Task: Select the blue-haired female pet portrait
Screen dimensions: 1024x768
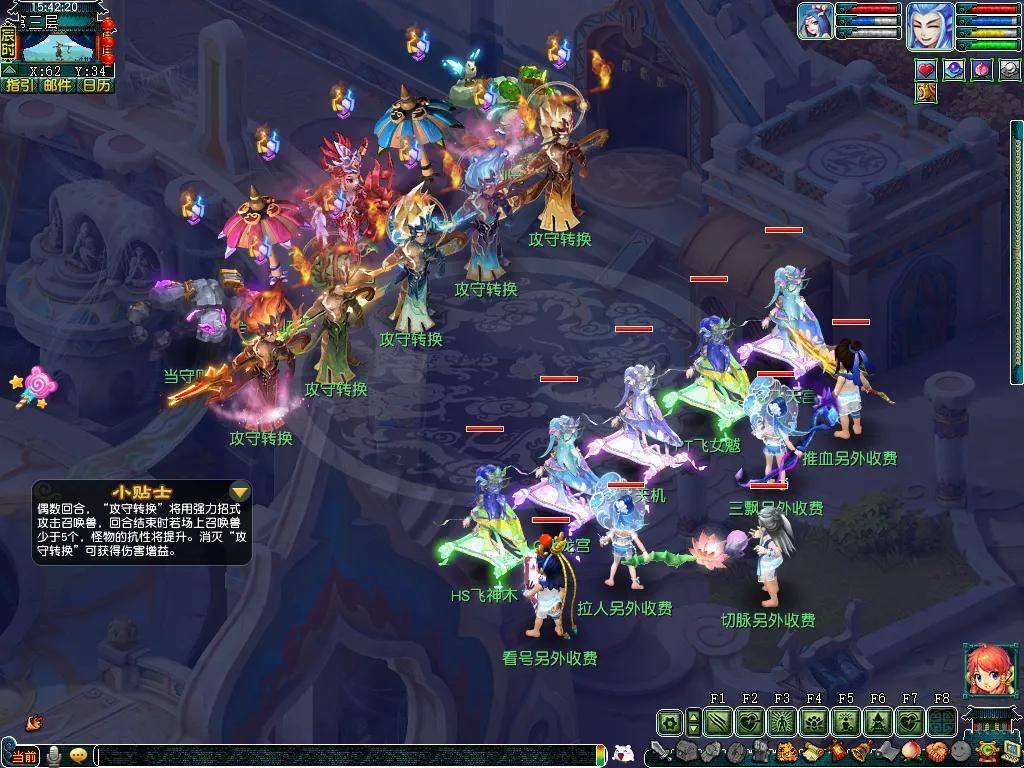Action: 815,22
